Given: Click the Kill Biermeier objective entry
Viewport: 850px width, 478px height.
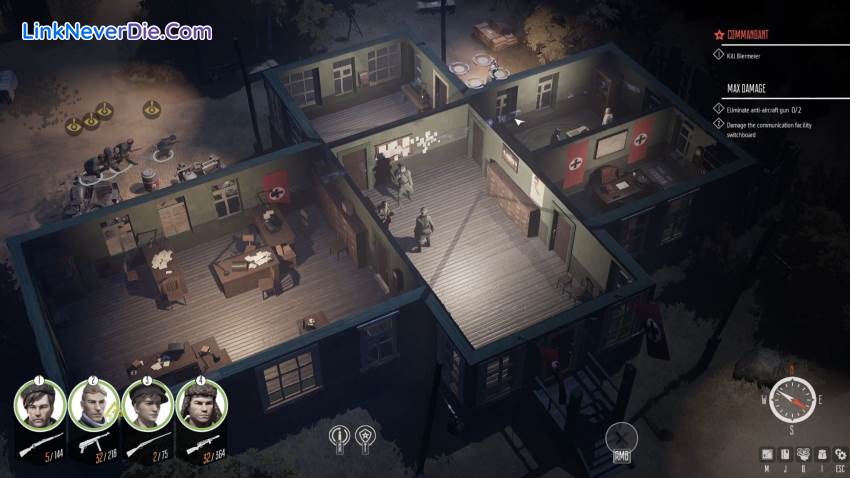Looking at the screenshot, I should 745,54.
